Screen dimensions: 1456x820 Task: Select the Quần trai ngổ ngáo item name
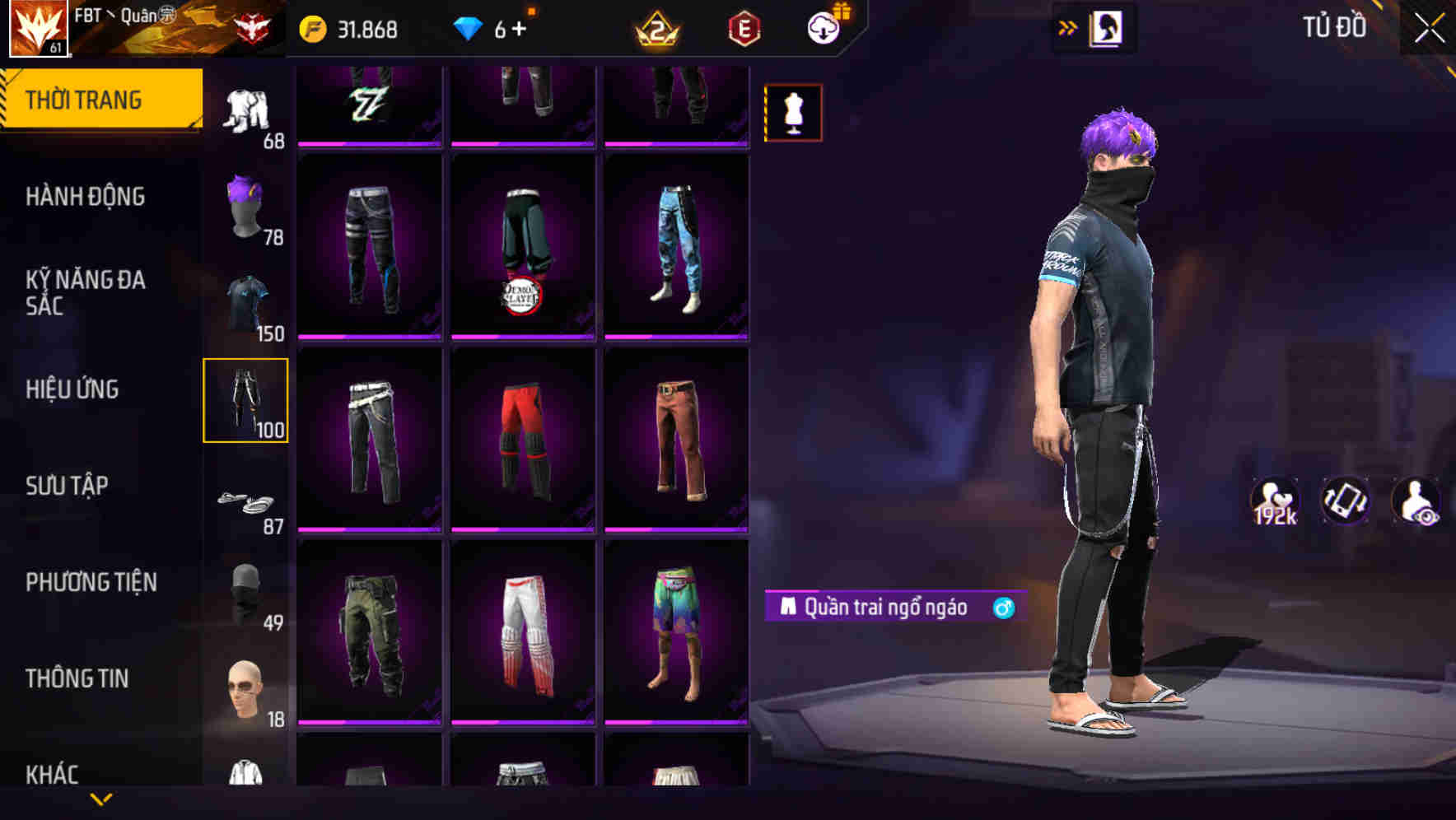pos(885,606)
